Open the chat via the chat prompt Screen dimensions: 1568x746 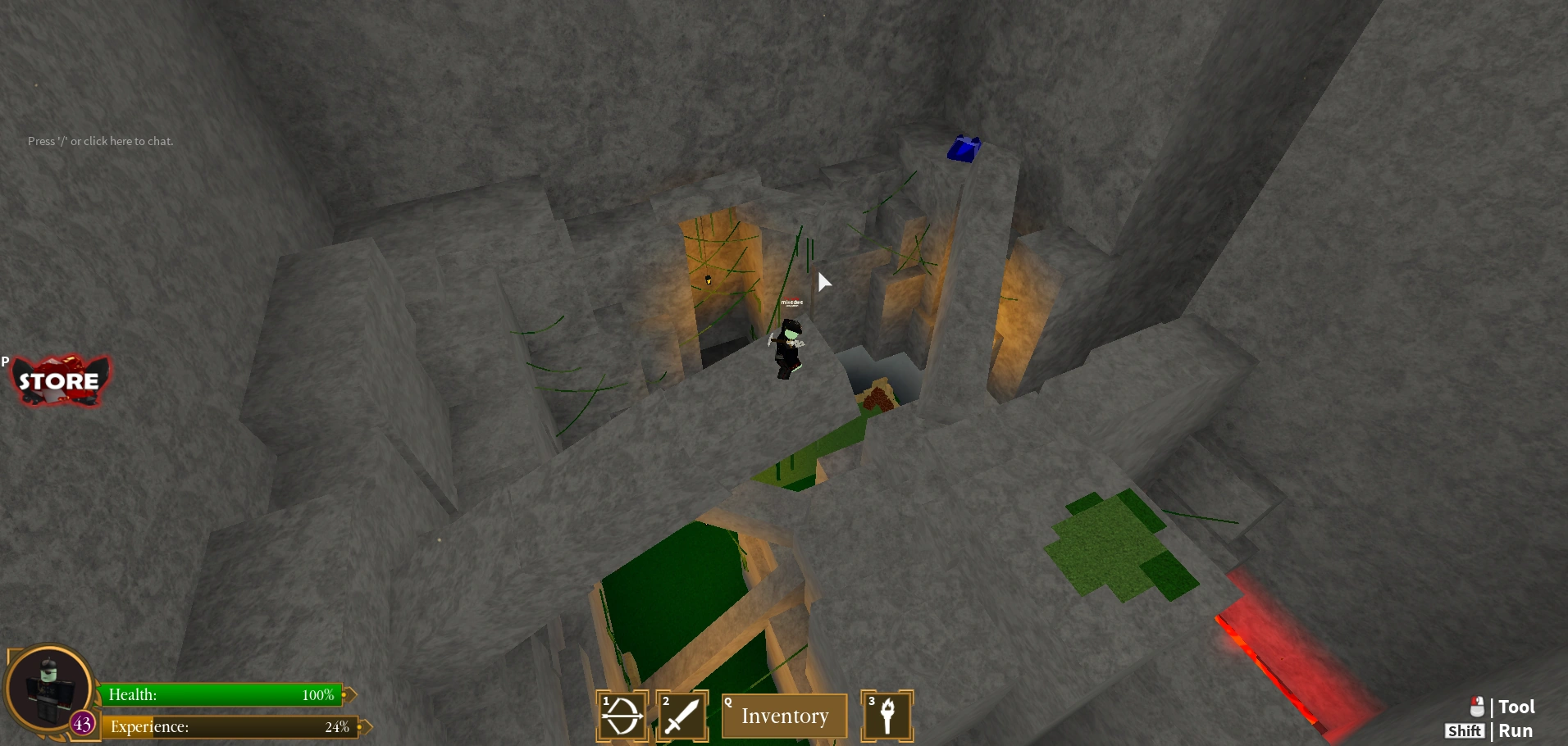click(x=100, y=141)
